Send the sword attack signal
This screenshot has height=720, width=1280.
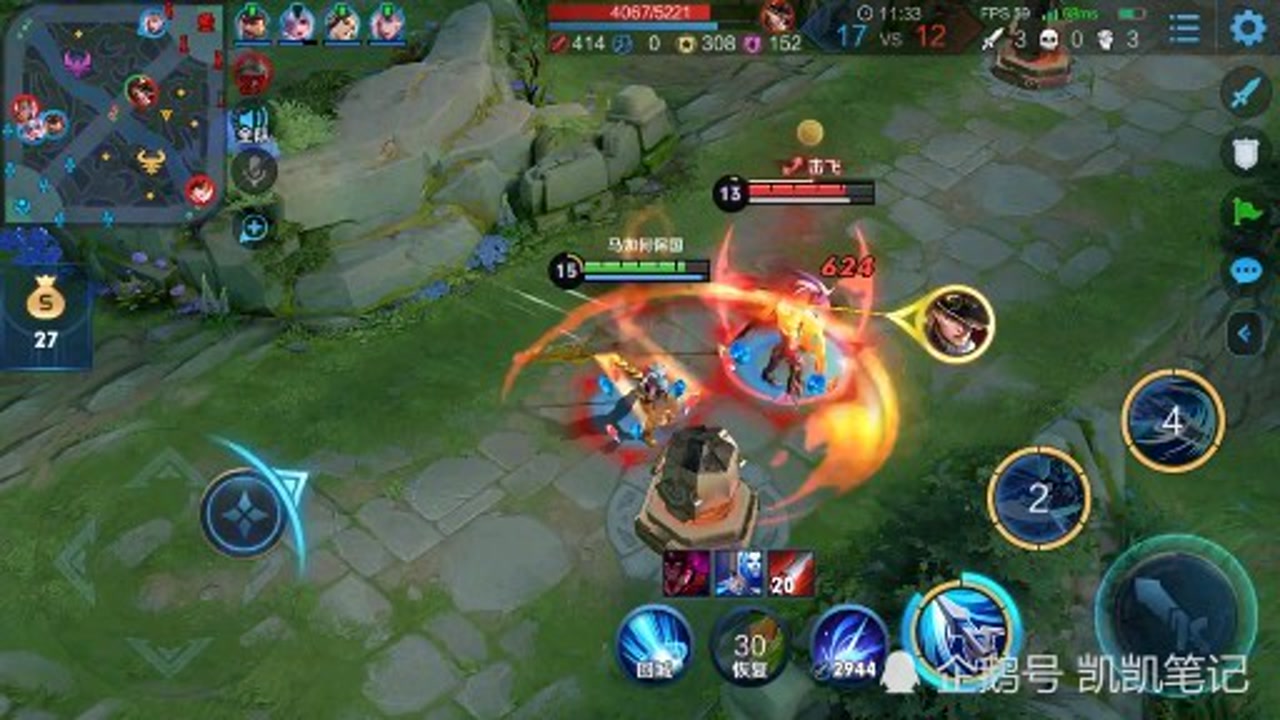pos(1245,93)
